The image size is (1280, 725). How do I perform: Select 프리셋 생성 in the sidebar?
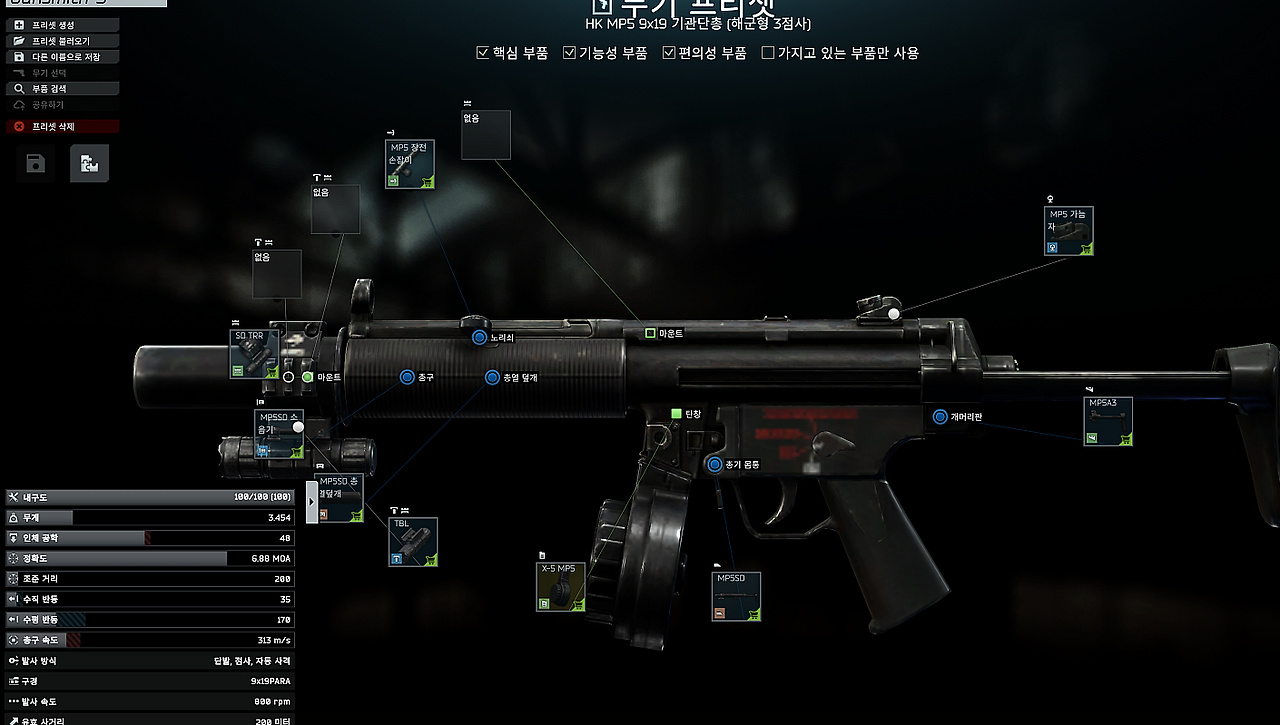click(60, 24)
